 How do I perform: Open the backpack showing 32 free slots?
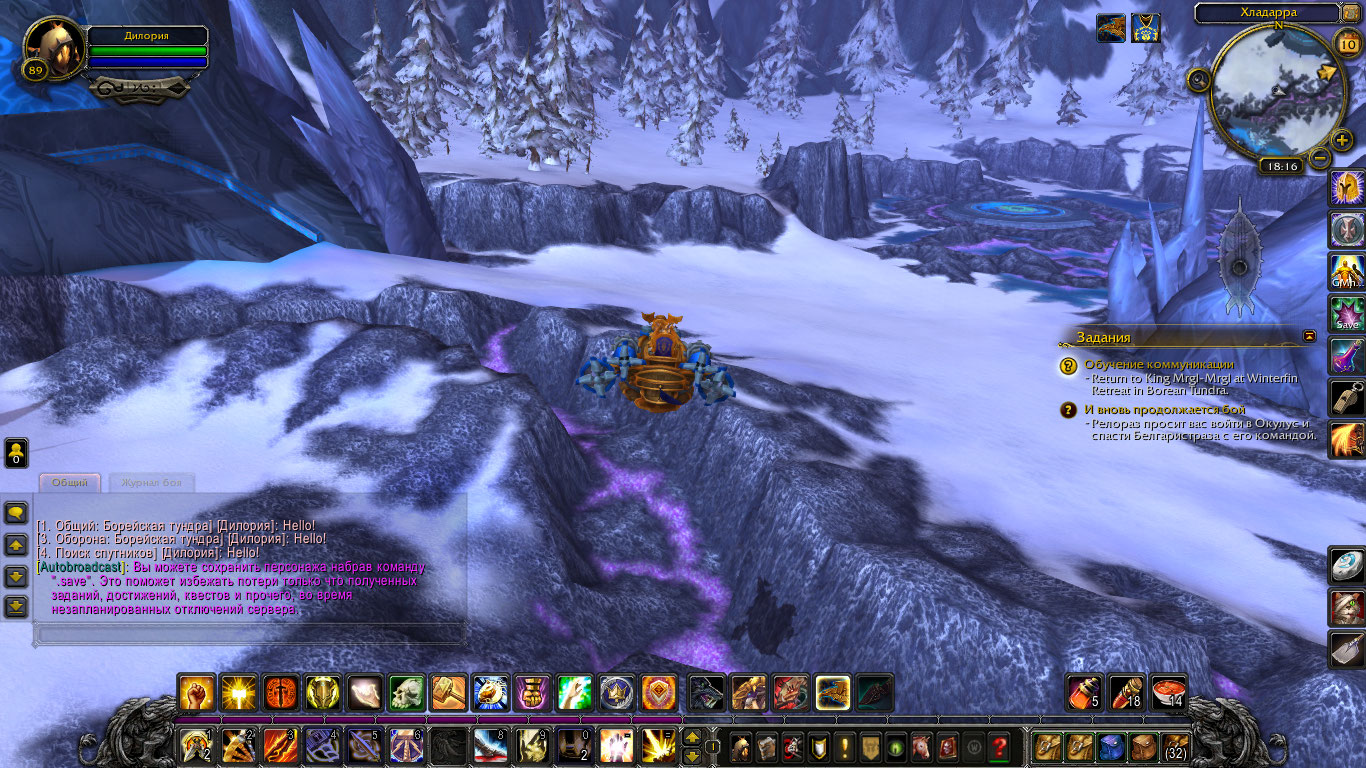coord(1175,747)
